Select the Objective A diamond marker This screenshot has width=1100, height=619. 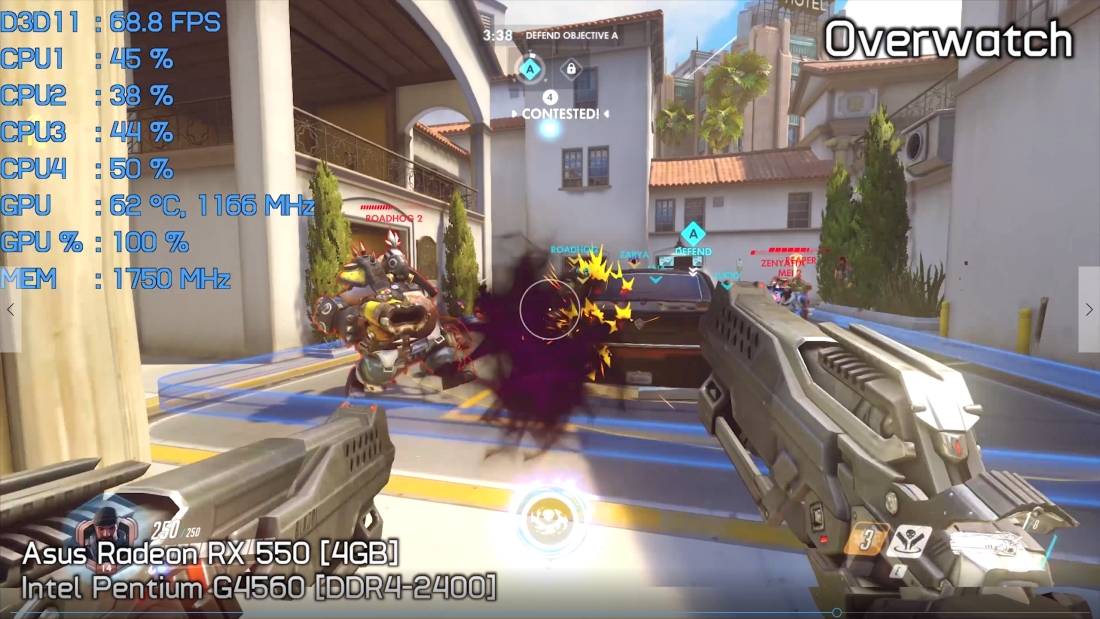pyautogui.click(x=530, y=69)
